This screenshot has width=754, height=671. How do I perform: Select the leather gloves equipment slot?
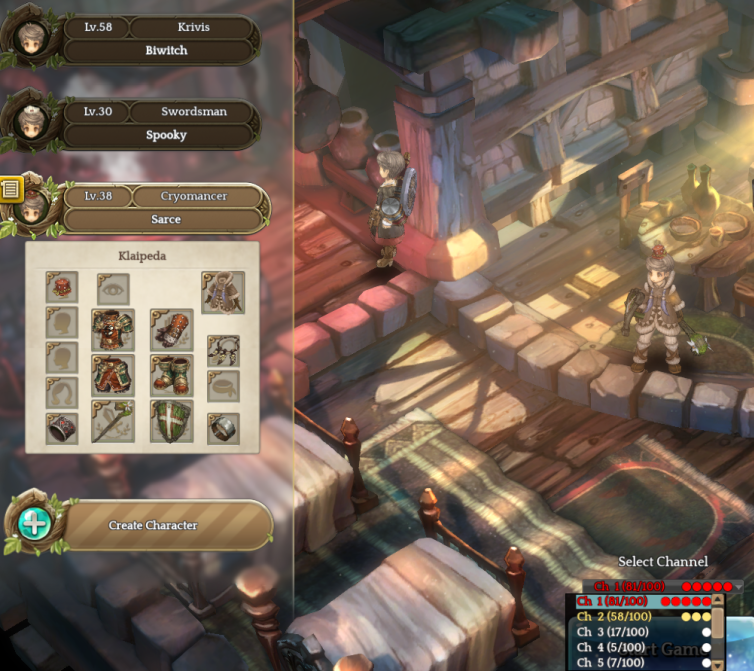171,329
